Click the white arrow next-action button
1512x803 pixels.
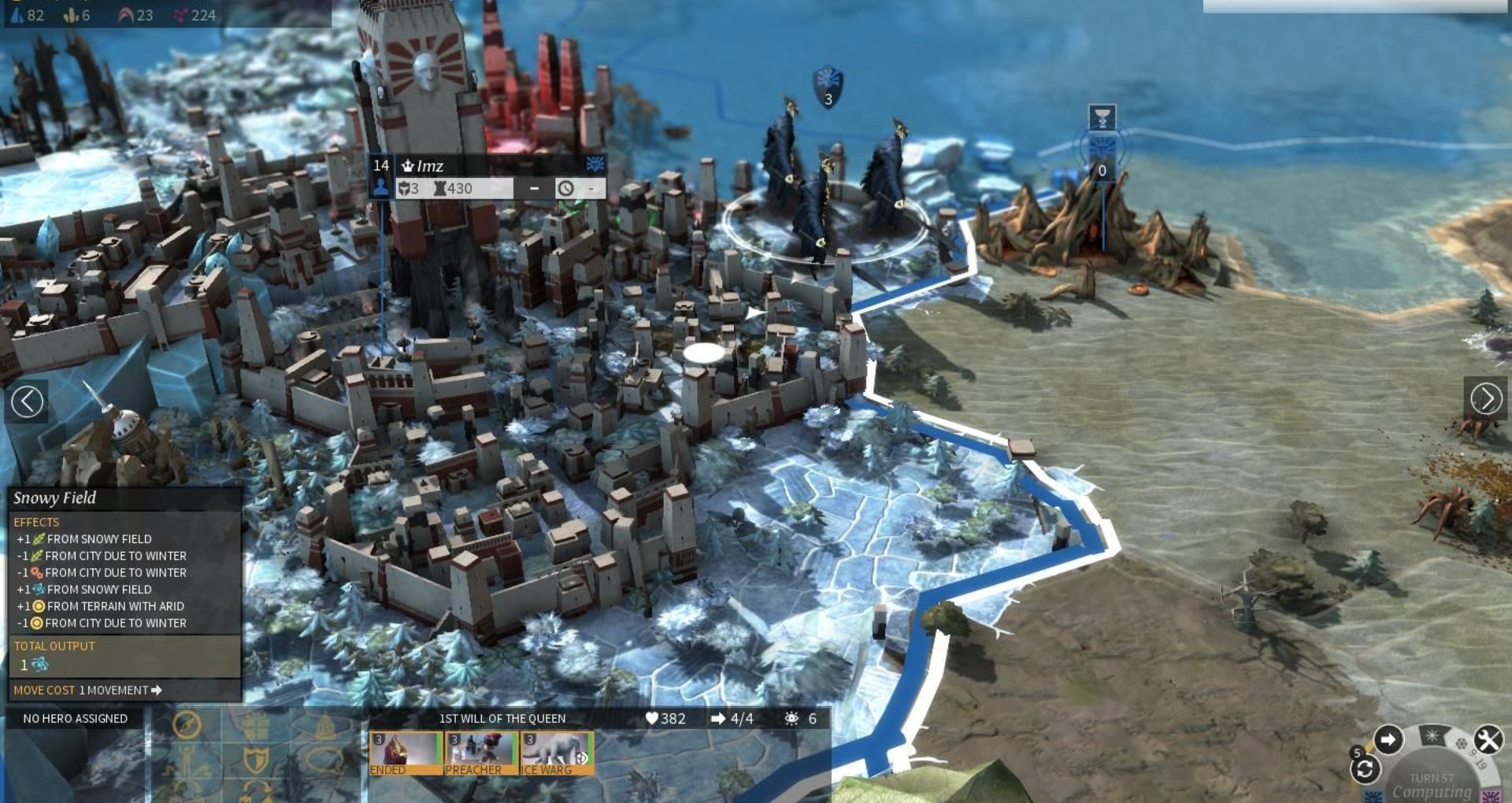click(x=1388, y=740)
